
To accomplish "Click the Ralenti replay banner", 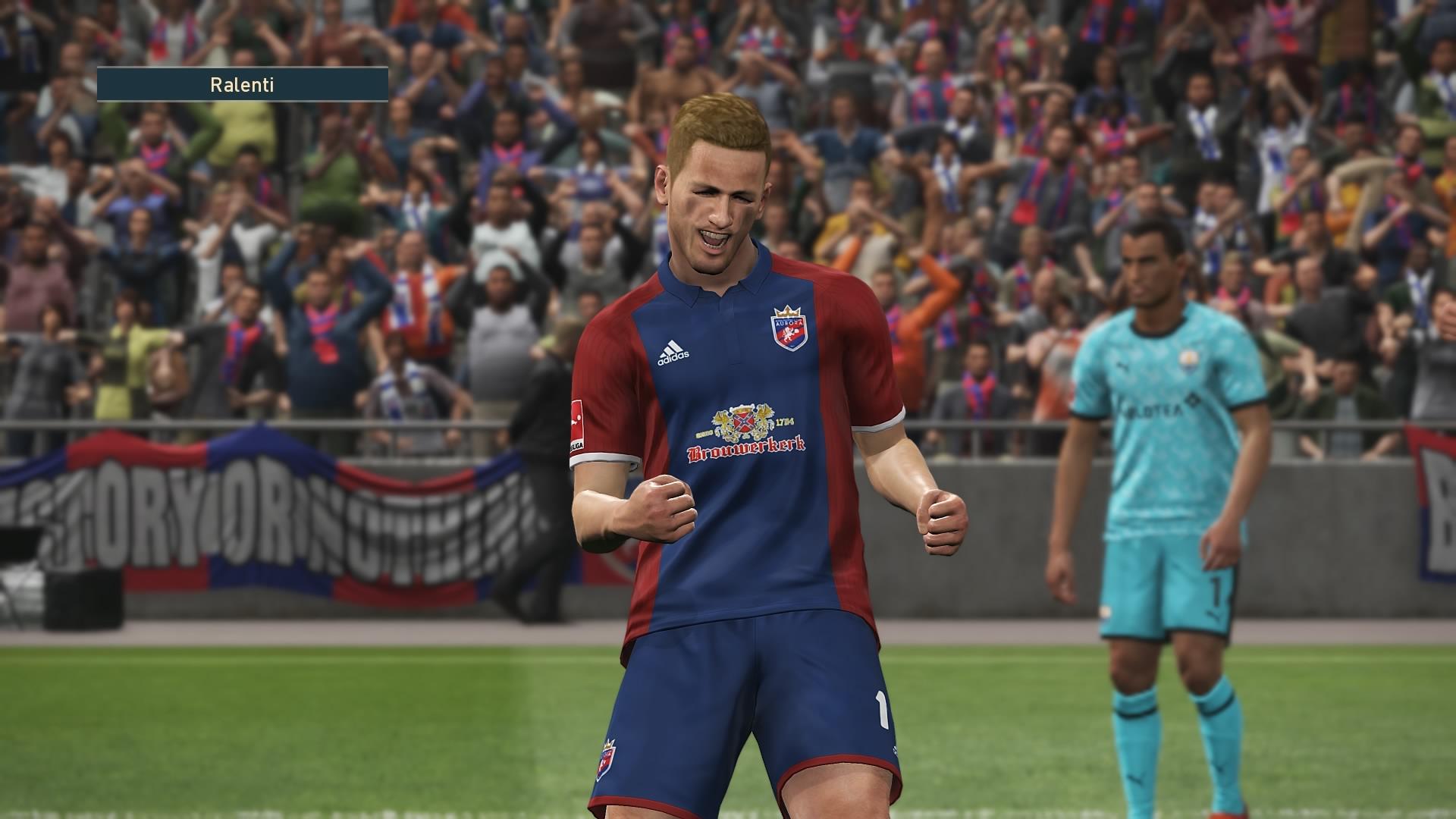I will click(x=242, y=84).
